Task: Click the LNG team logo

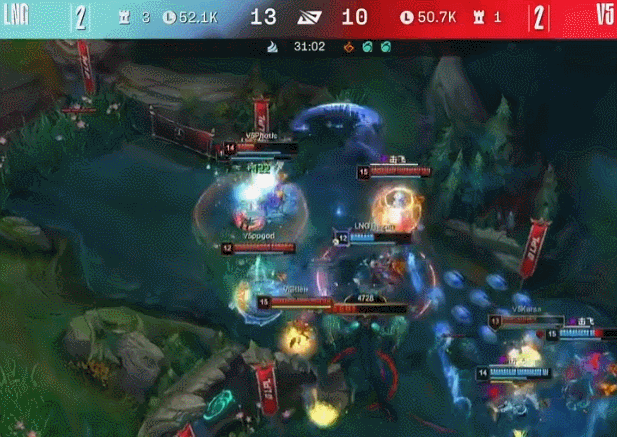Action: (16, 15)
